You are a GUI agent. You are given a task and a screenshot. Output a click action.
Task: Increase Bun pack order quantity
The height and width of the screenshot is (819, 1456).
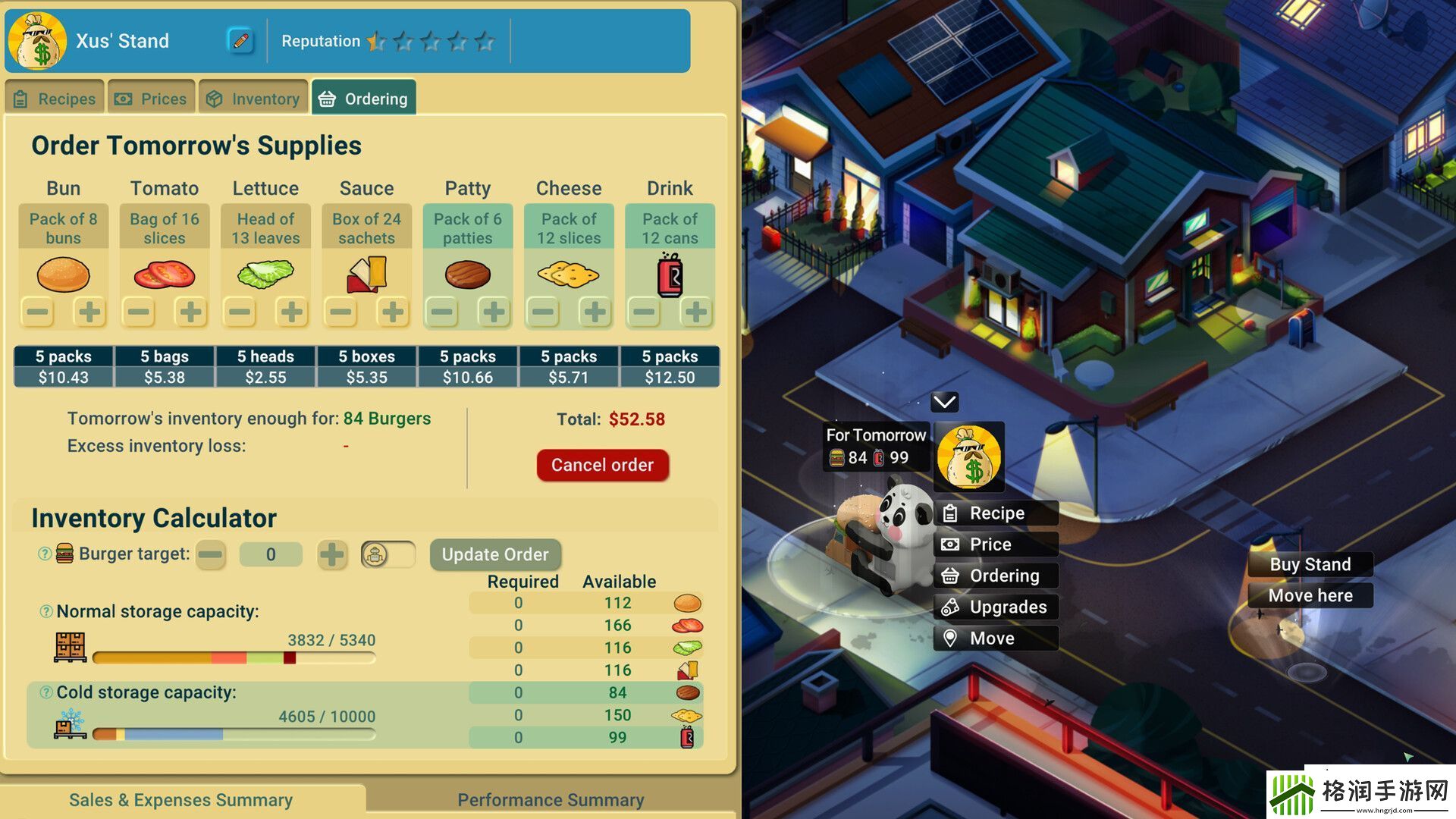coord(89,312)
